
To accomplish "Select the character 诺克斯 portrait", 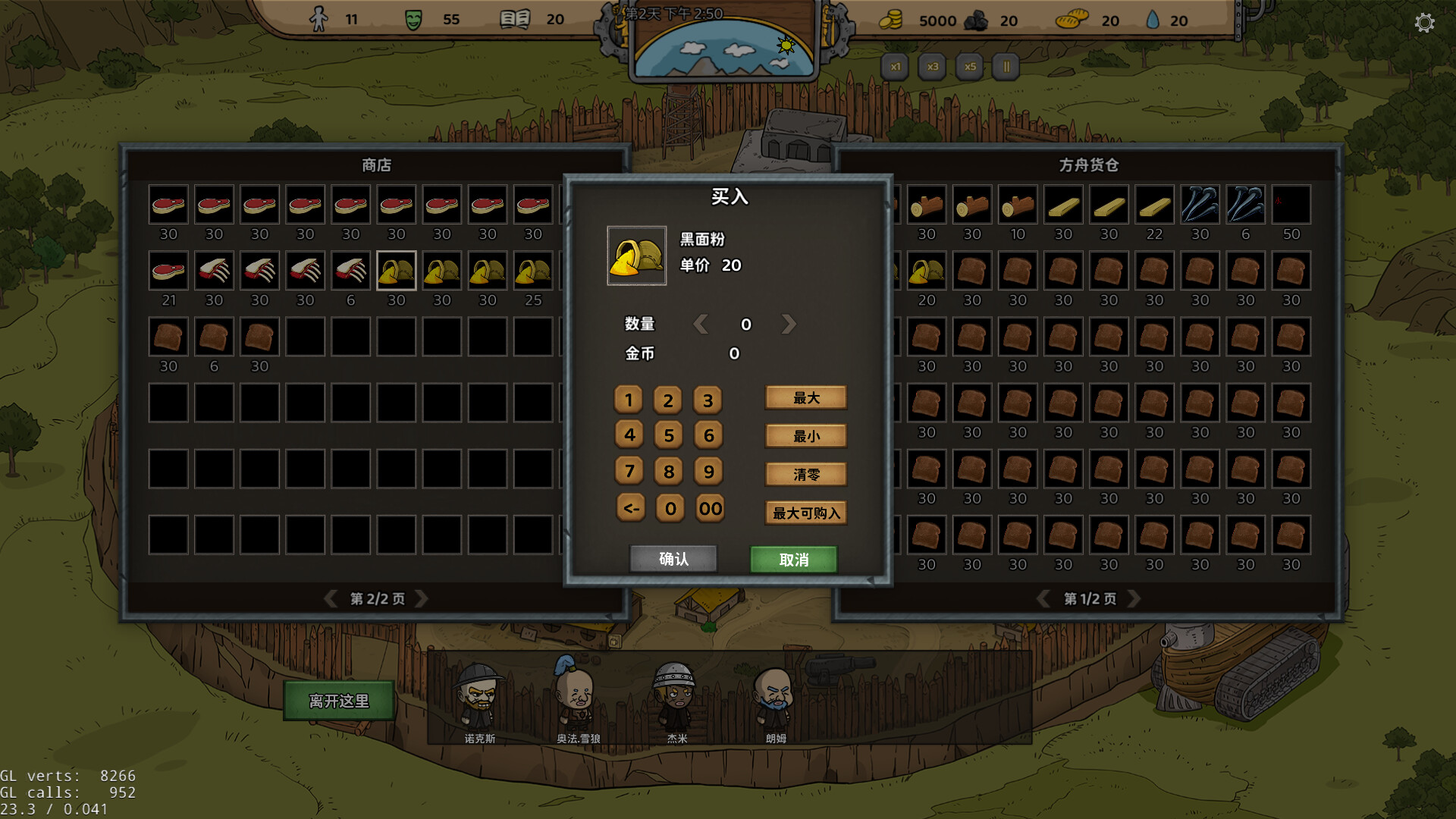I will (479, 698).
